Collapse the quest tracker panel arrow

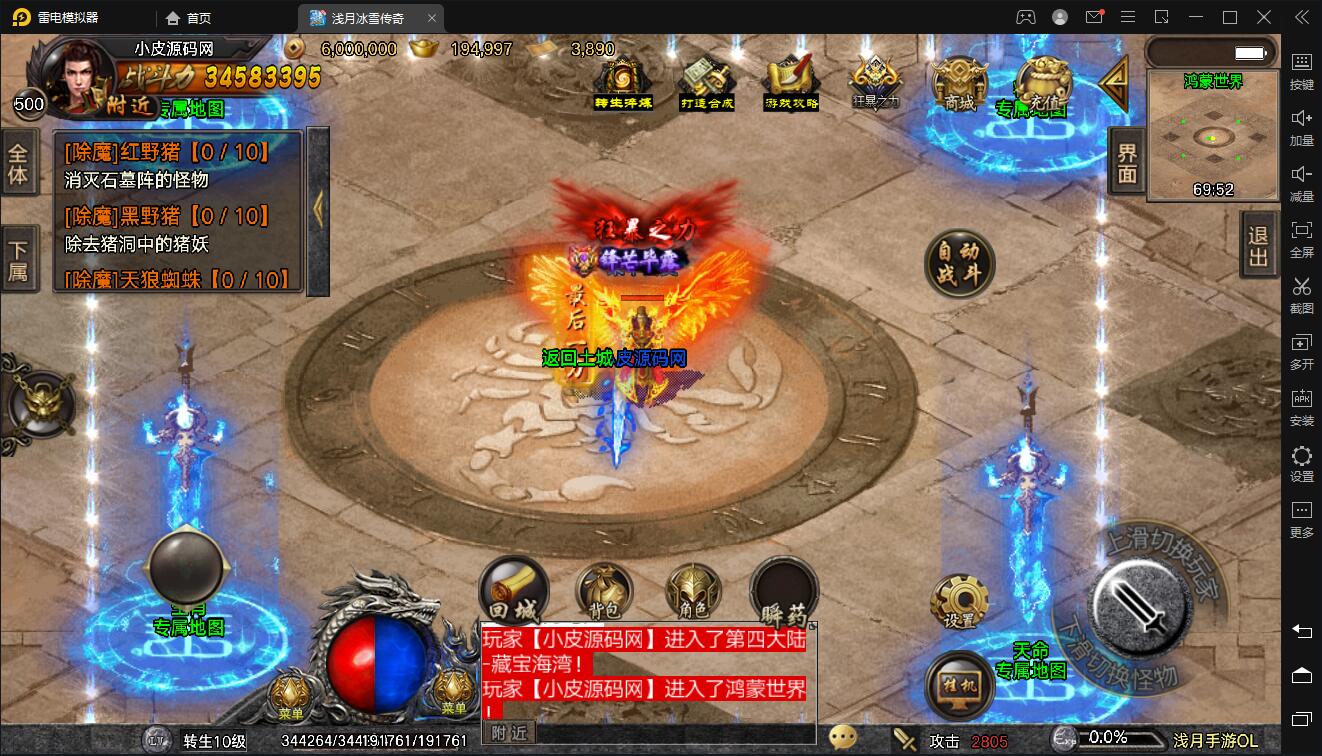click(318, 210)
